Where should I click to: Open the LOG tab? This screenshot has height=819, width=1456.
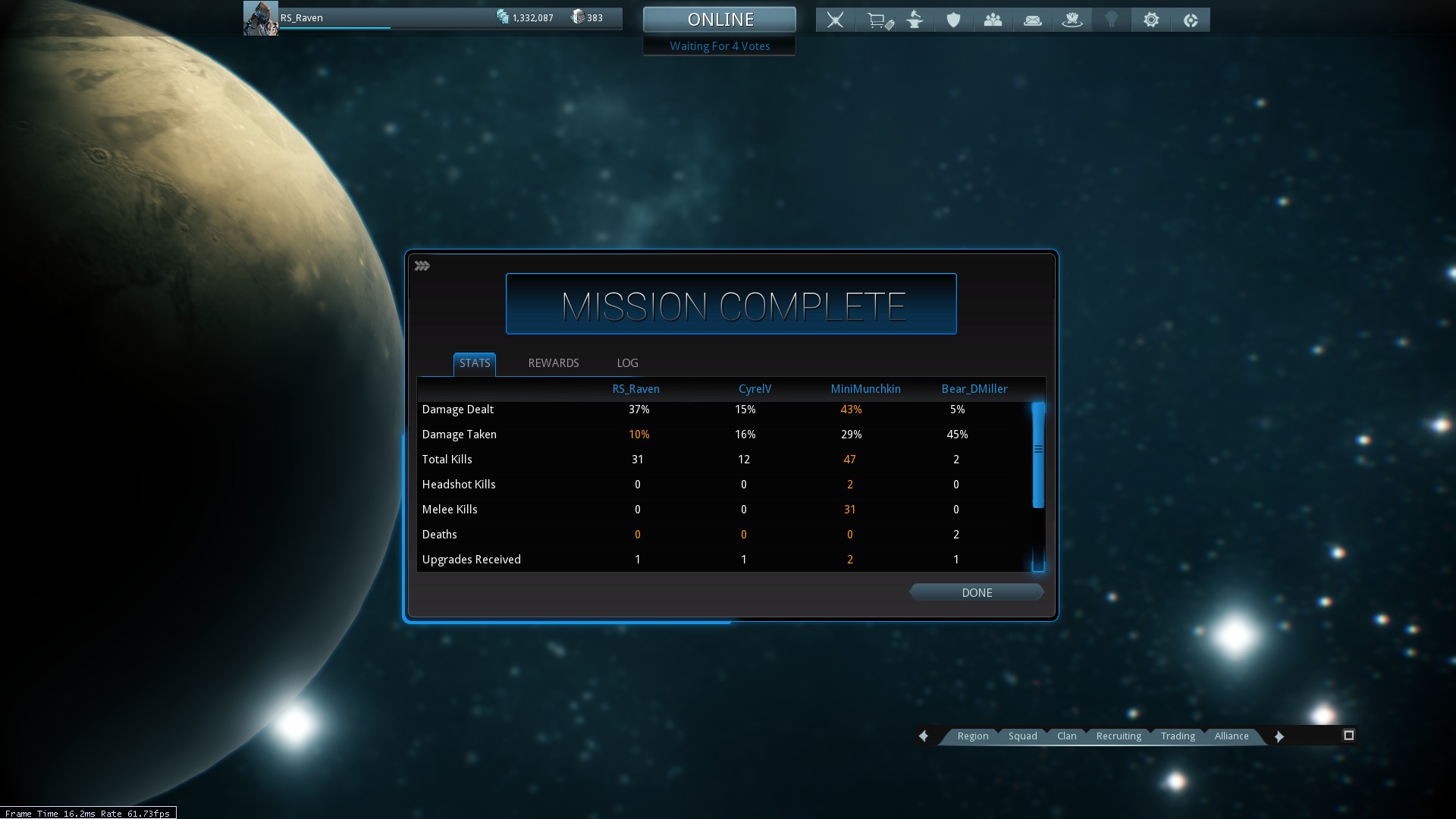point(627,363)
